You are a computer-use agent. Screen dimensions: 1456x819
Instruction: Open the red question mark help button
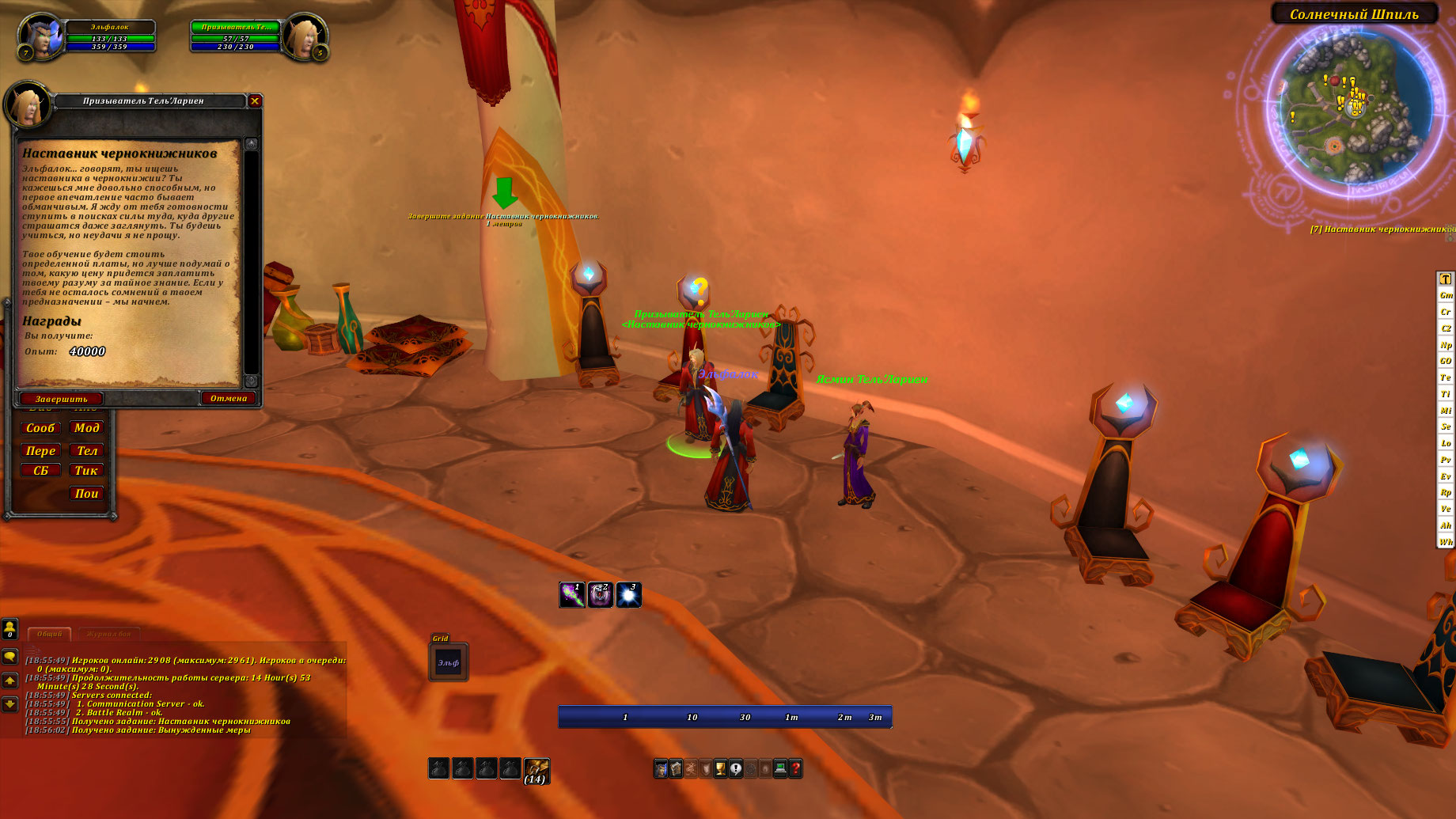coord(795,768)
